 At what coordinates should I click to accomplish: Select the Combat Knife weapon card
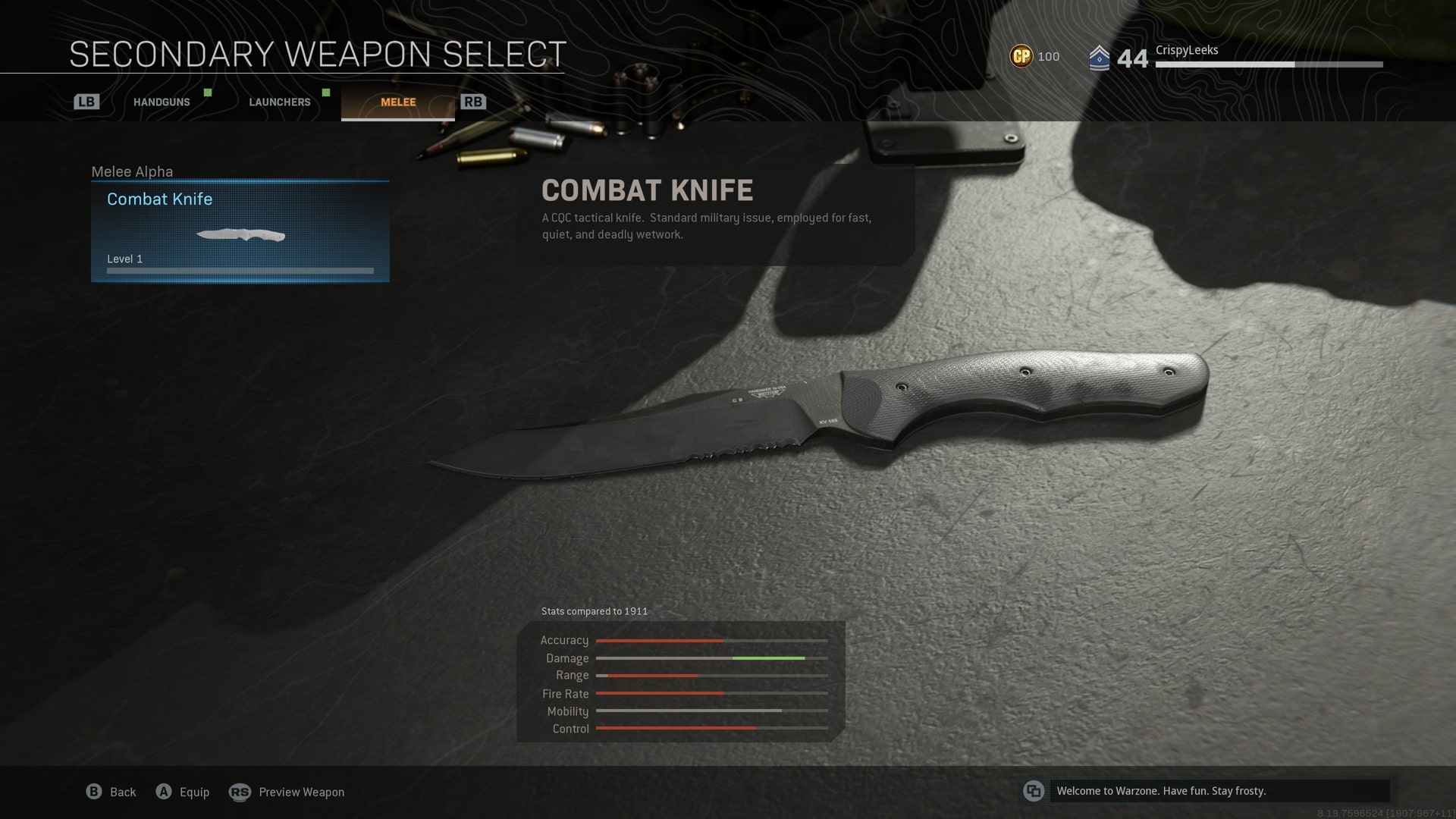240,230
